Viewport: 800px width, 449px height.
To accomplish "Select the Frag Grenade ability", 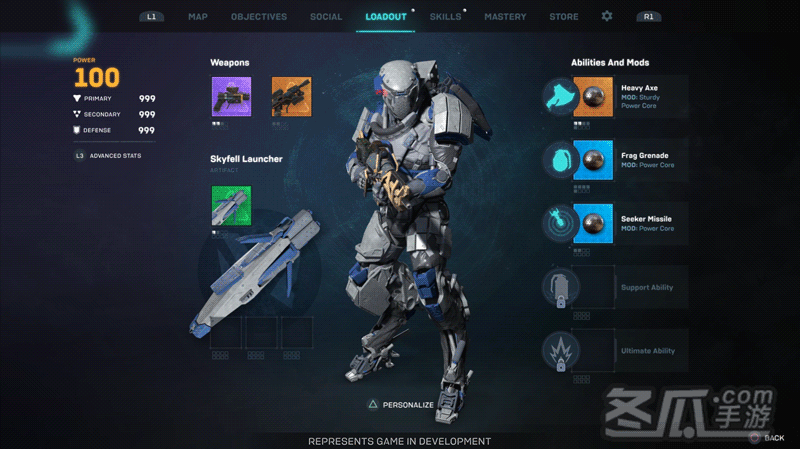I will click(614, 160).
